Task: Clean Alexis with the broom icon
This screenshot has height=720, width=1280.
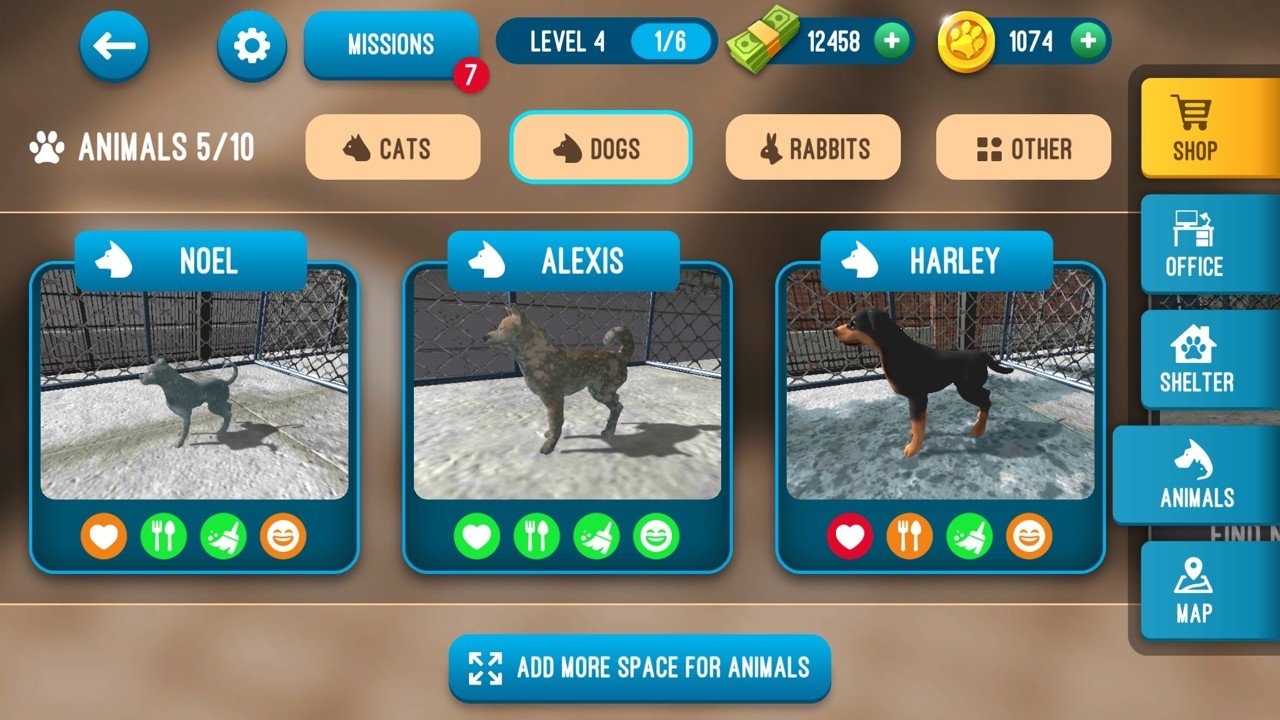Action: 595,535
